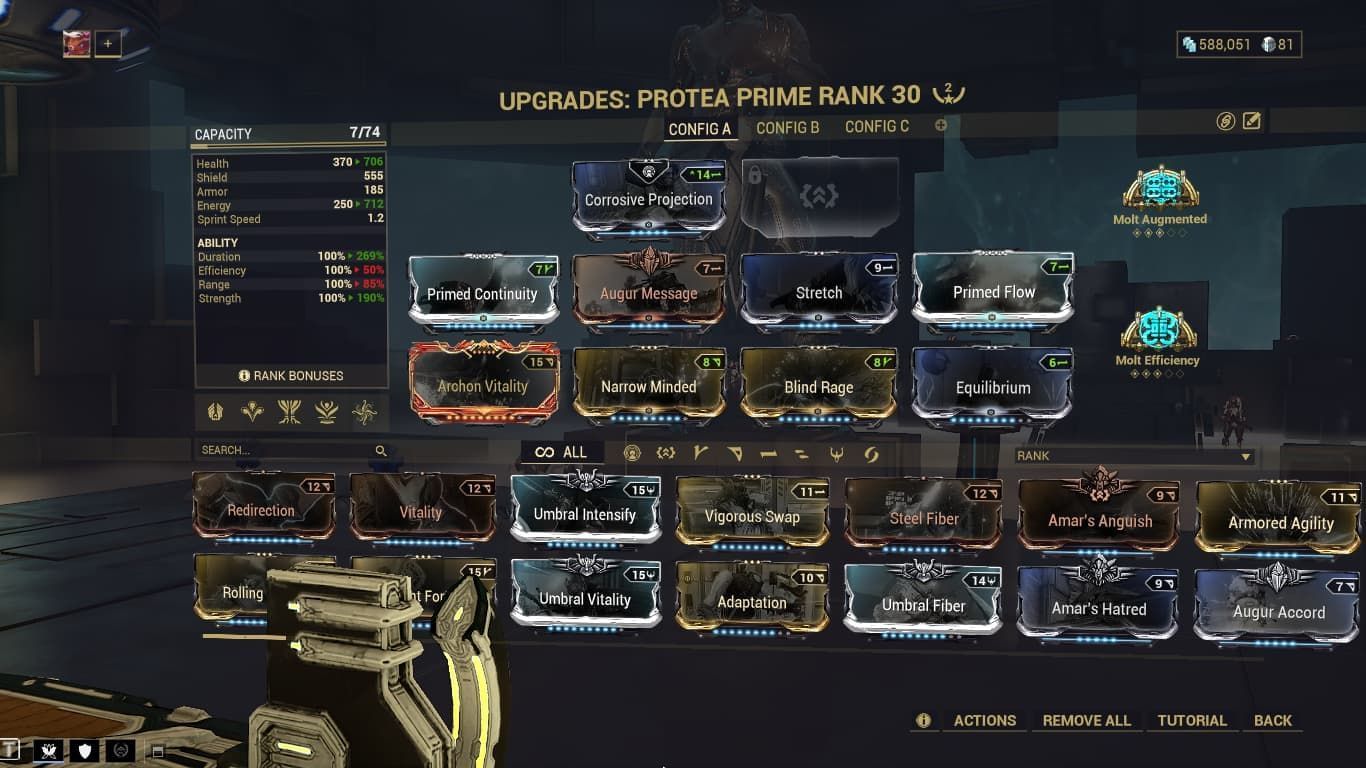
Task: Open the TUTORIAL from the bottom bar
Action: coord(1193,720)
